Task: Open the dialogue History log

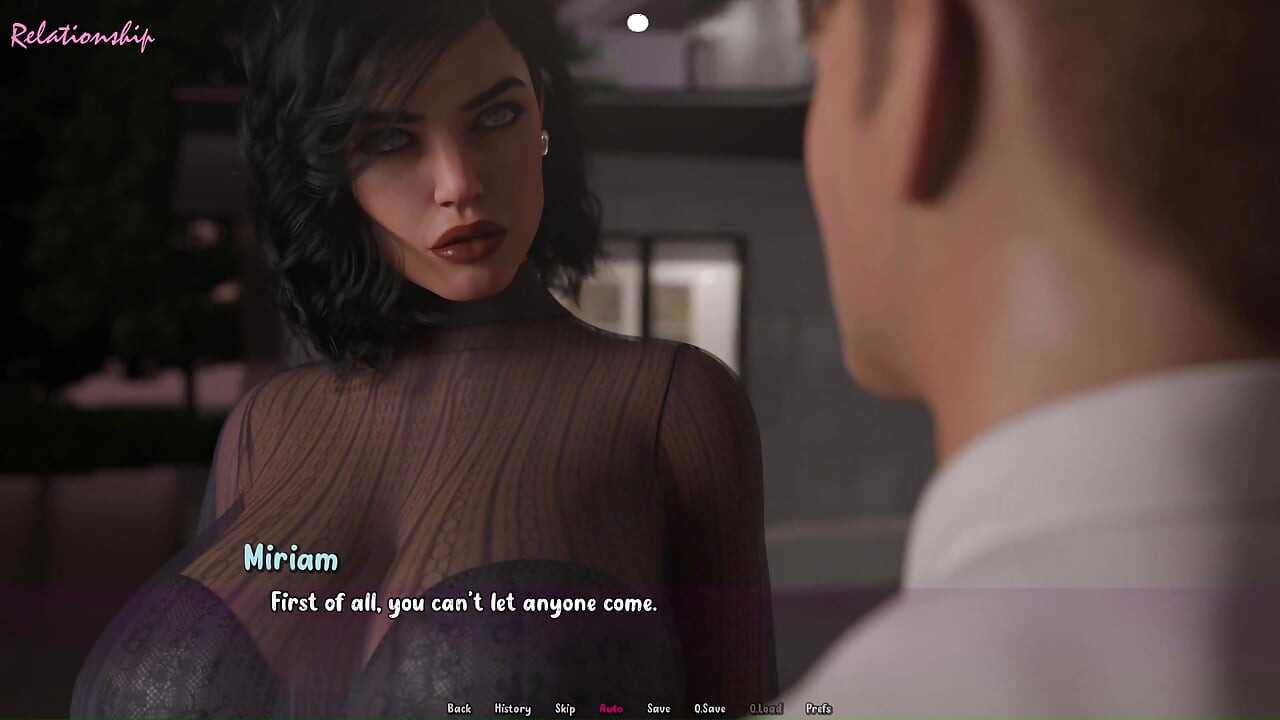Action: [512, 709]
